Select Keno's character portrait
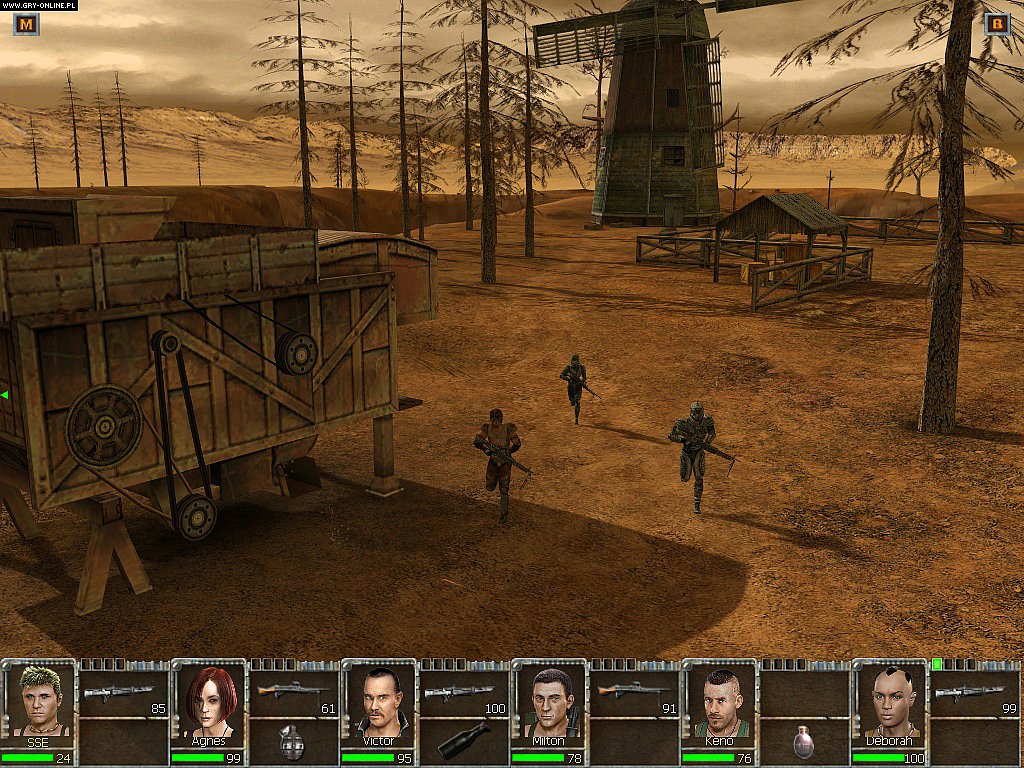1024x768 pixels. (720, 700)
